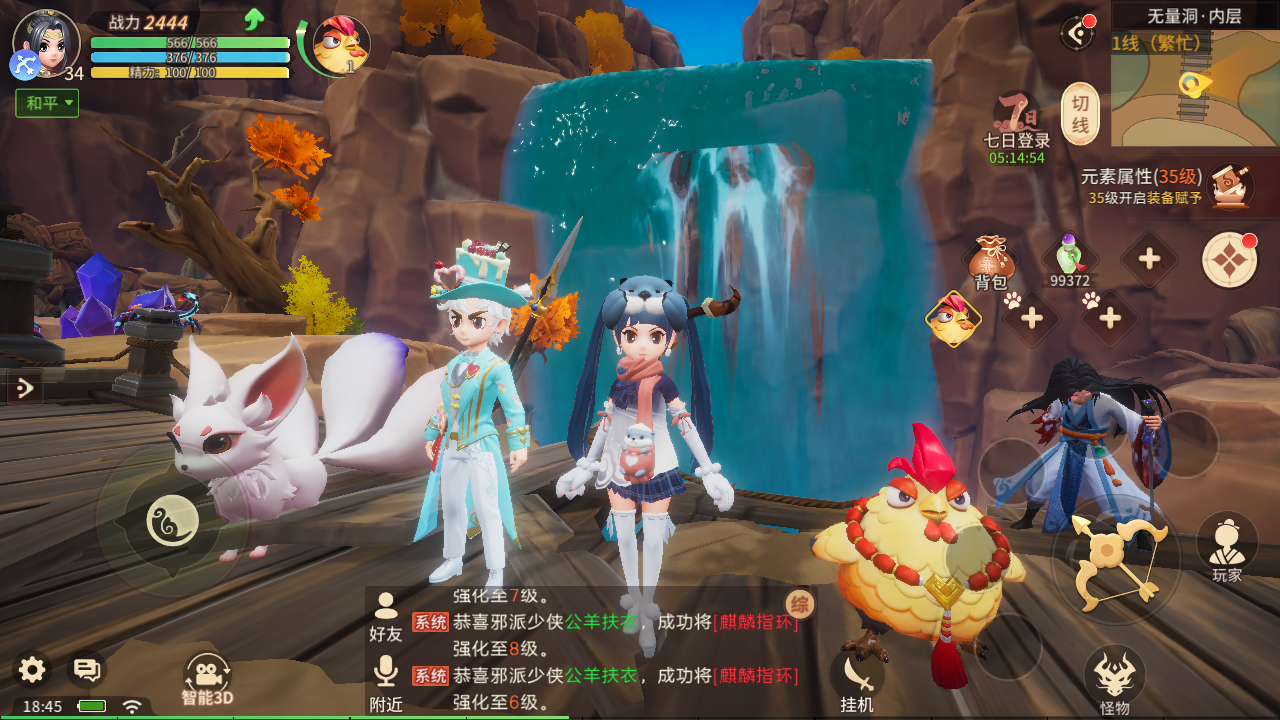Open the 七日登录 seven-day login event

tap(1016, 125)
